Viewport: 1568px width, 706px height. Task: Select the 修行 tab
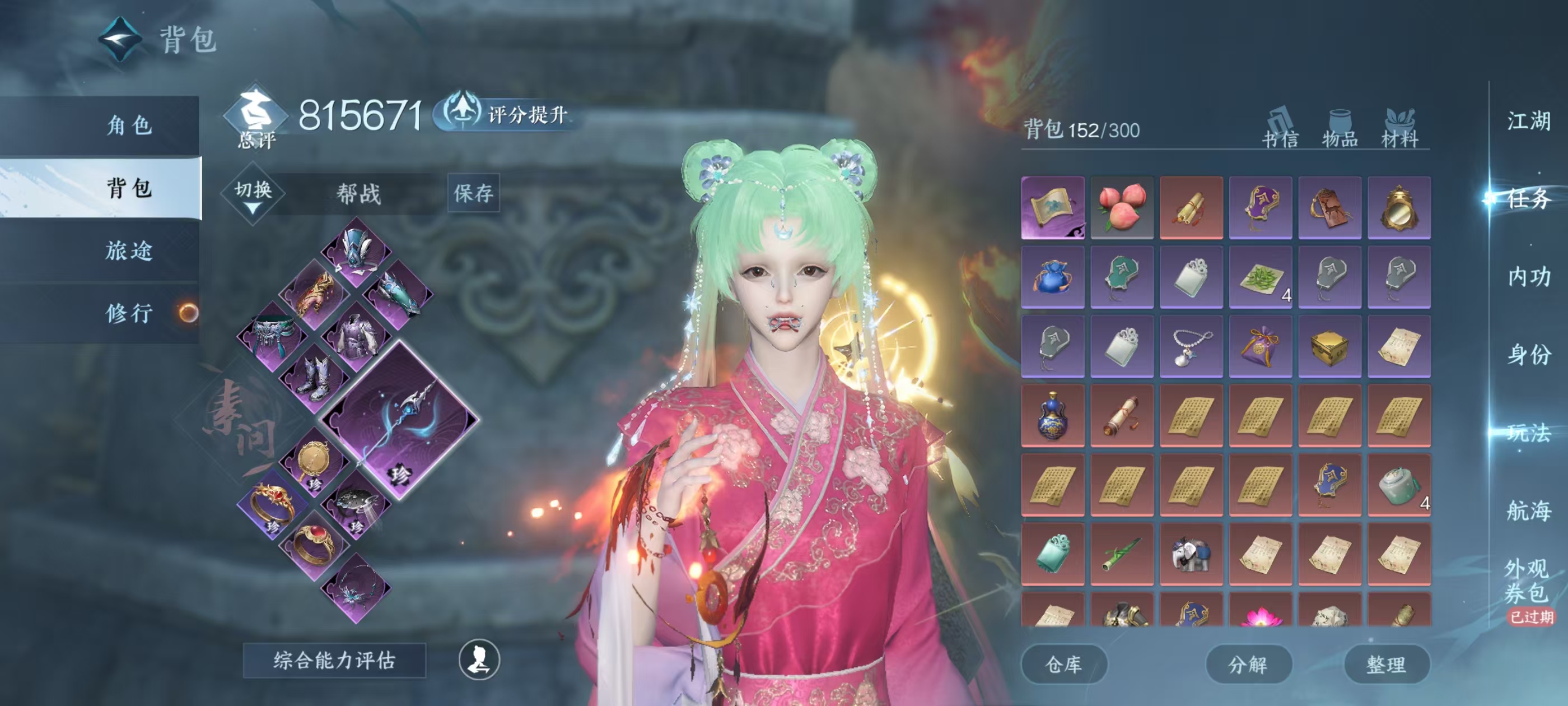coord(129,313)
